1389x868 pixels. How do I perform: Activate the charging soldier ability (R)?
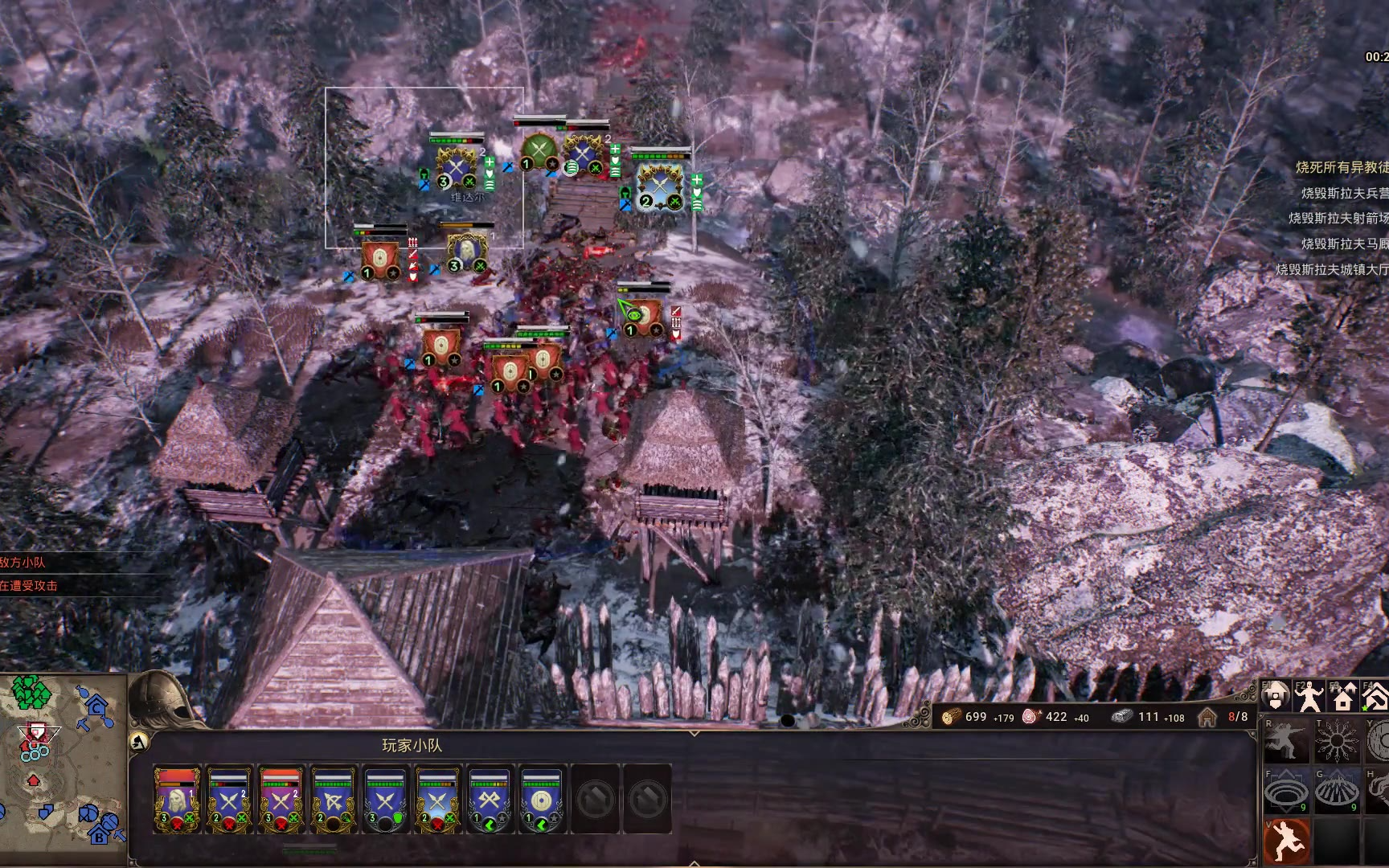(x=1286, y=741)
